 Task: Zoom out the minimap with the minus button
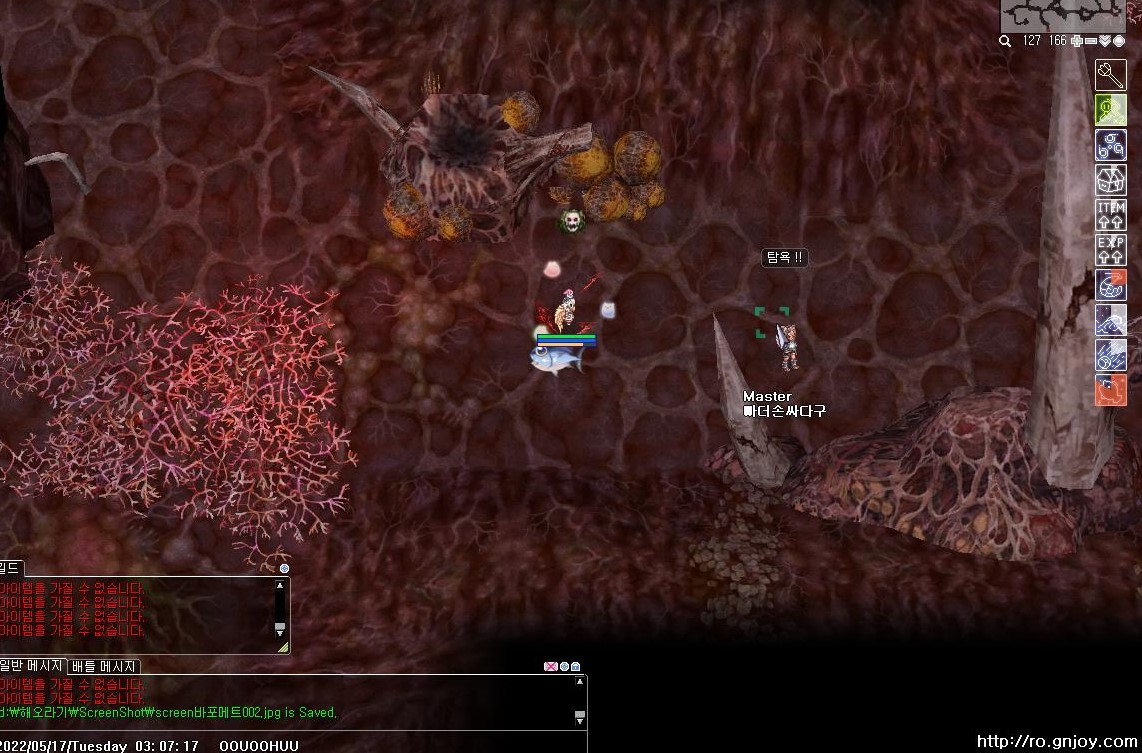(x=1090, y=41)
